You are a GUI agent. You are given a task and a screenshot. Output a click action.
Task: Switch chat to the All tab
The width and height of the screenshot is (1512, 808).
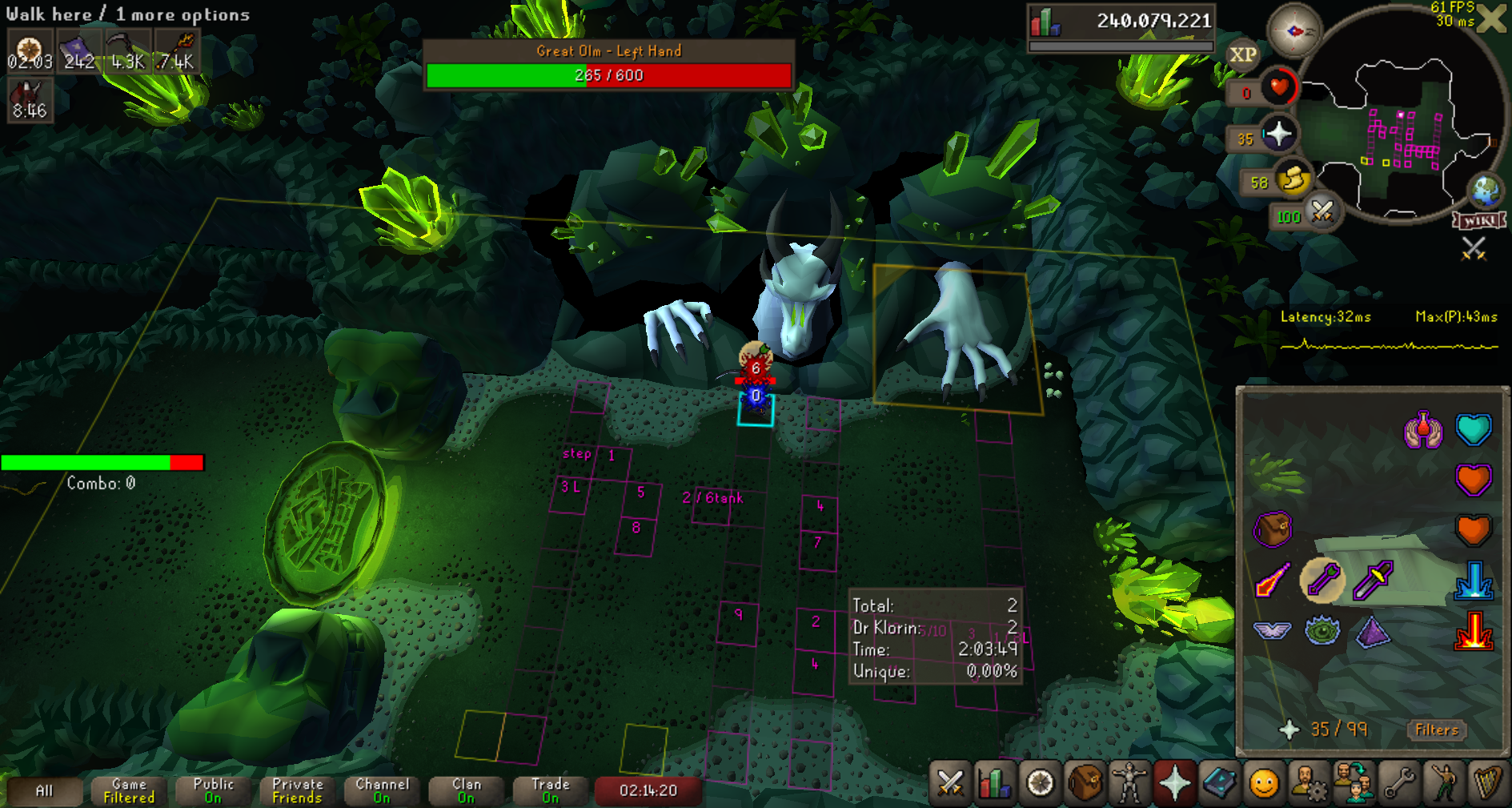coord(45,791)
